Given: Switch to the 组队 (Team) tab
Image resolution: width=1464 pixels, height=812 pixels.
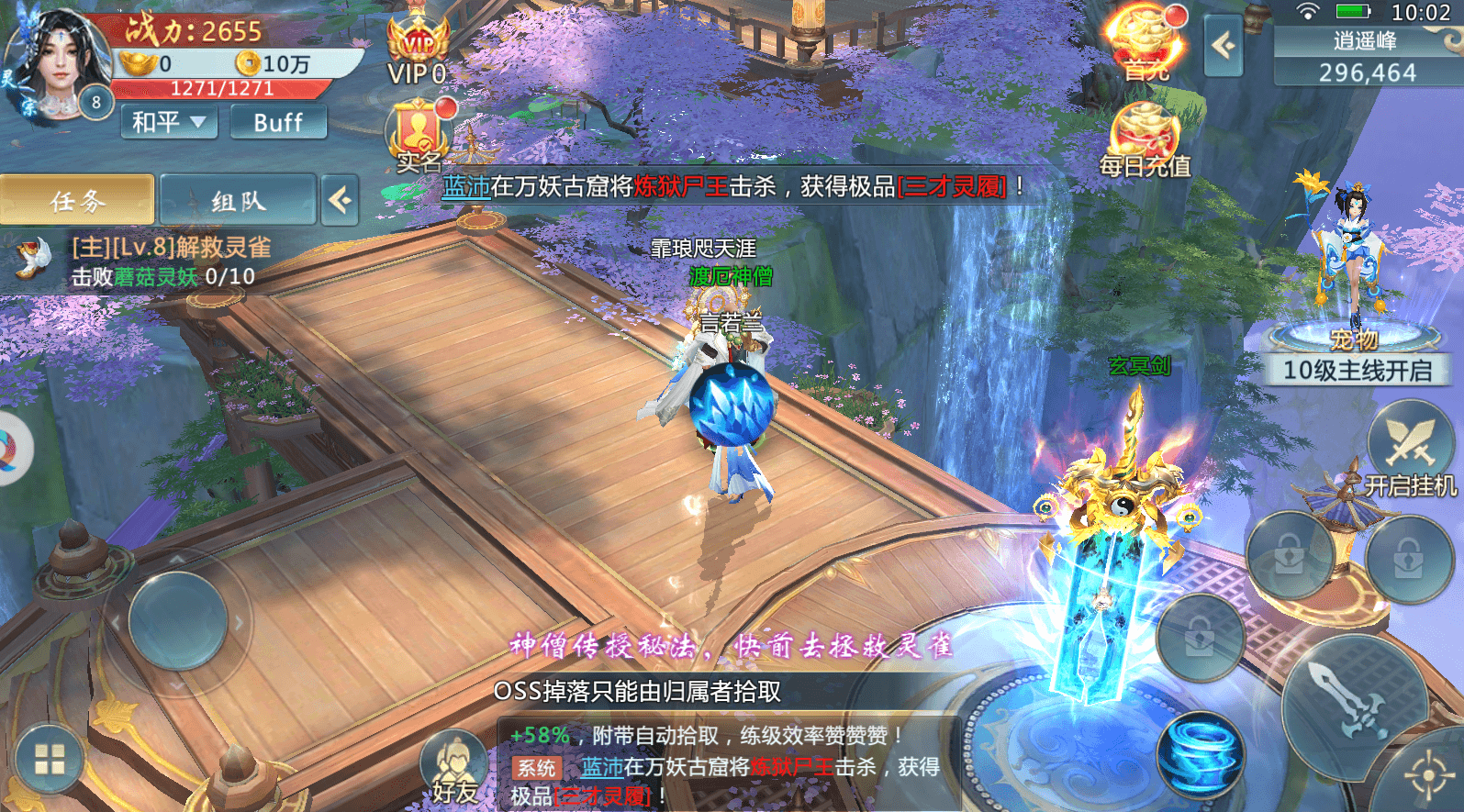Looking at the screenshot, I should coord(238,198).
